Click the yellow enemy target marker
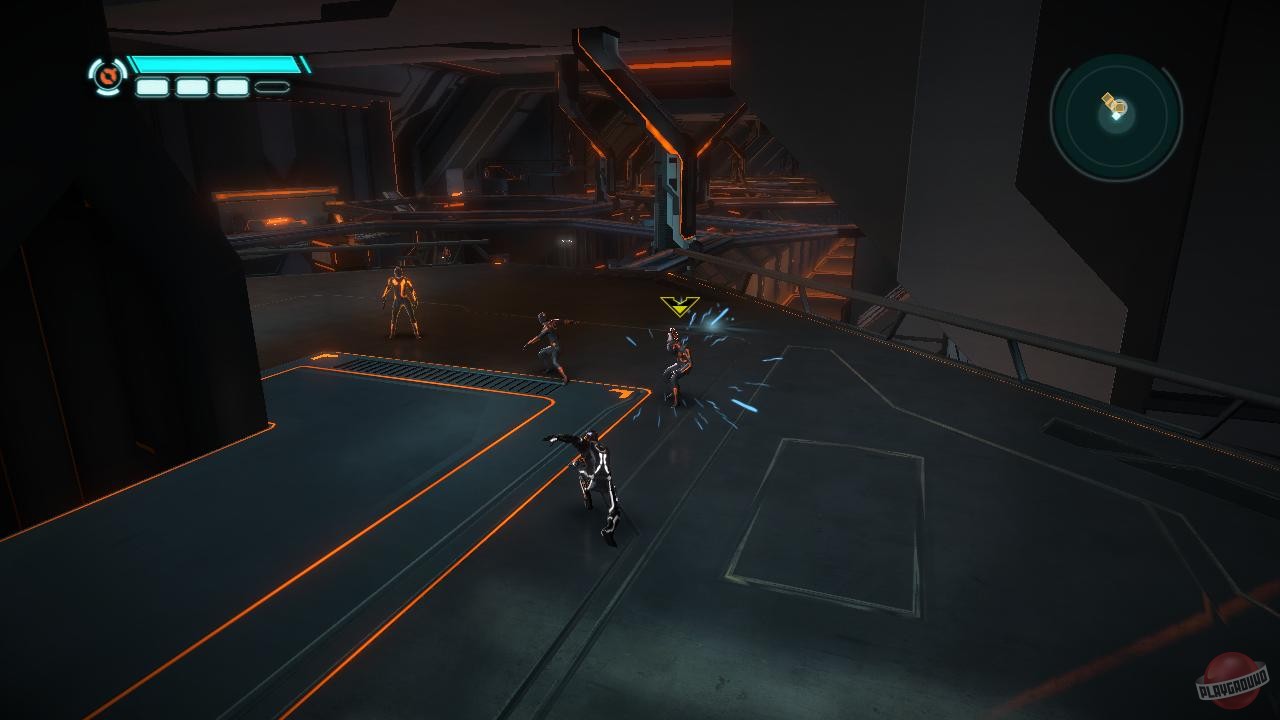This screenshot has width=1280, height=720. 679,308
